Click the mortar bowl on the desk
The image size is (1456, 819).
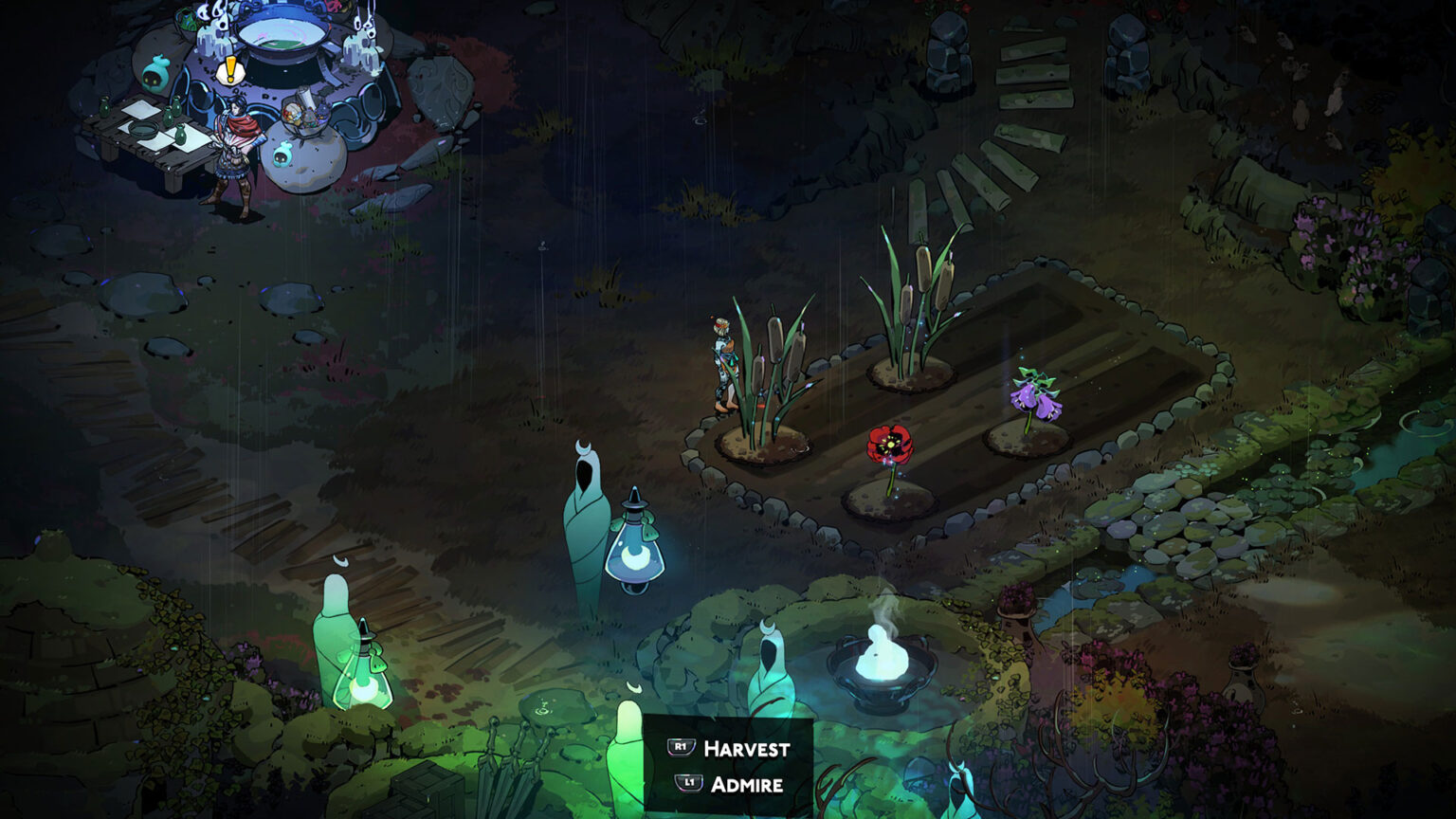point(143,129)
